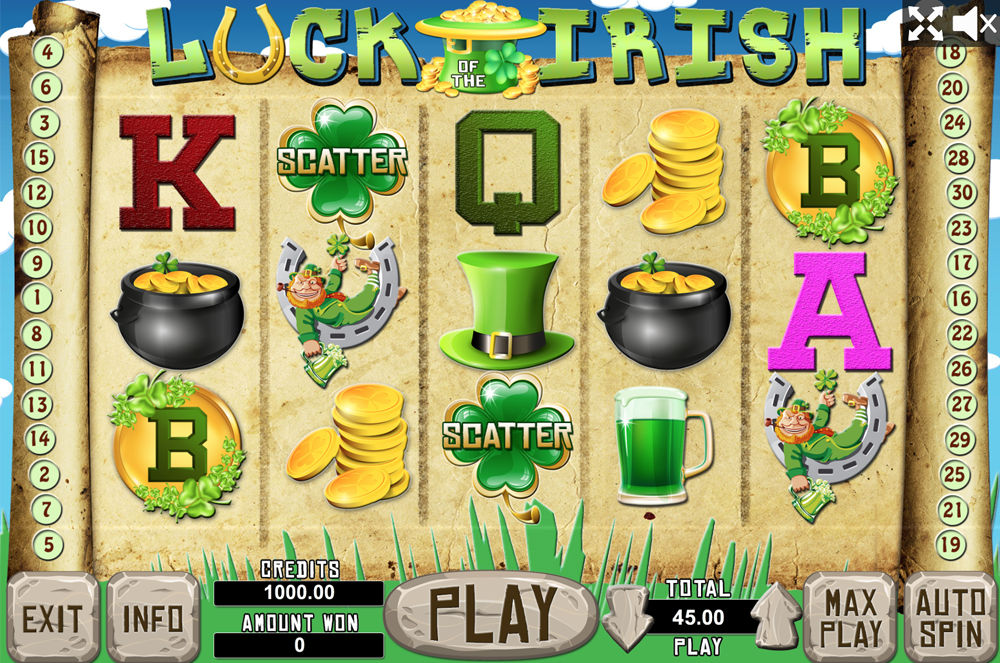Select payline number 19
The width and height of the screenshot is (1000, 663).
click(x=950, y=545)
